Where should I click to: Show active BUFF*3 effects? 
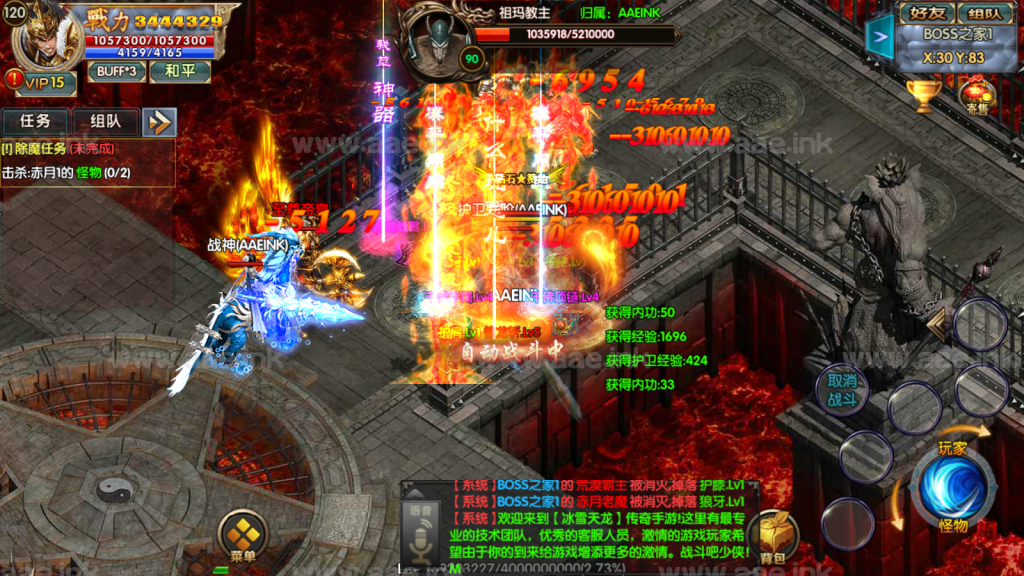click(116, 72)
